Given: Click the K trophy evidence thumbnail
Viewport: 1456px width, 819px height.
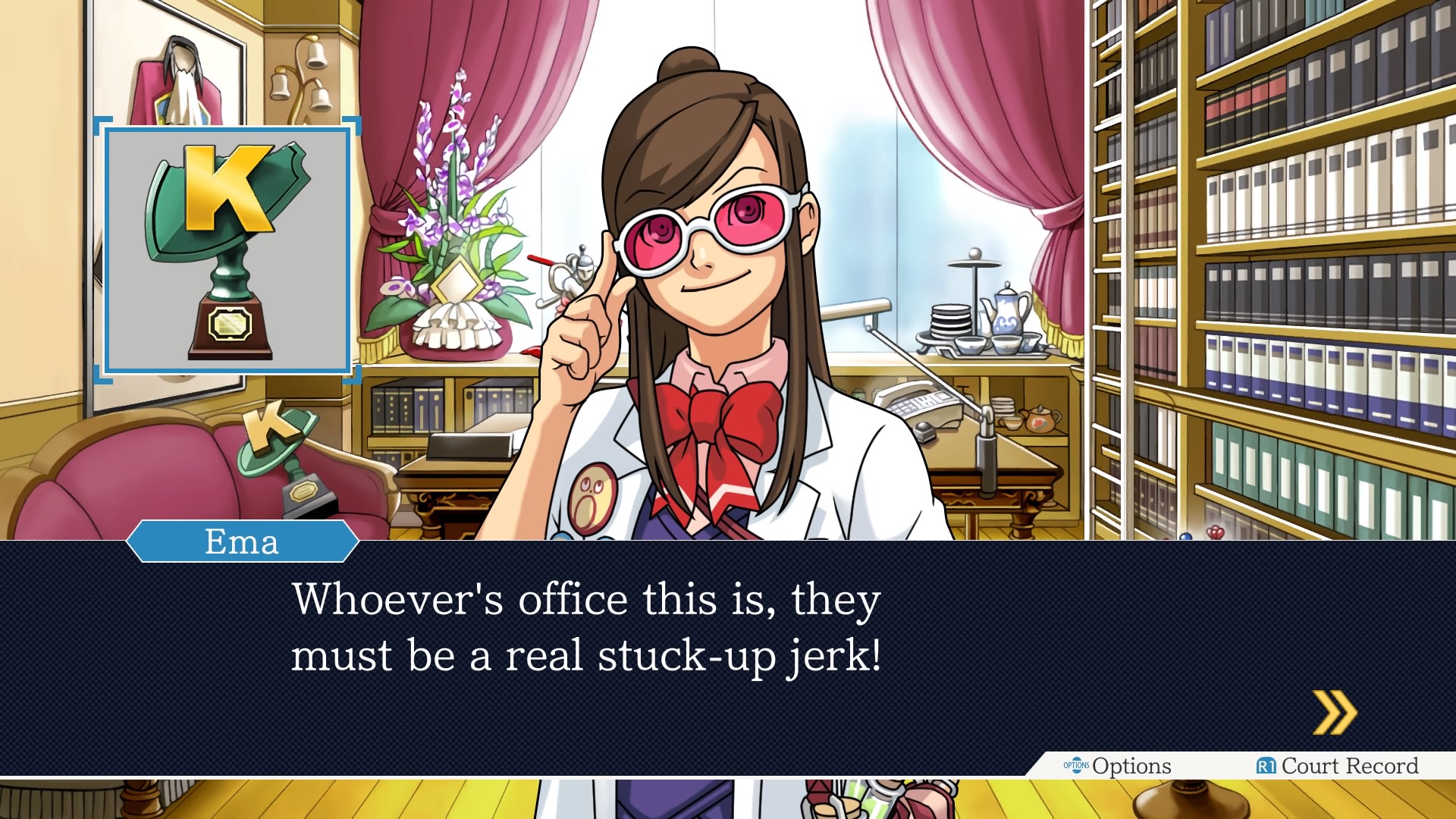Looking at the screenshot, I should (x=227, y=250).
